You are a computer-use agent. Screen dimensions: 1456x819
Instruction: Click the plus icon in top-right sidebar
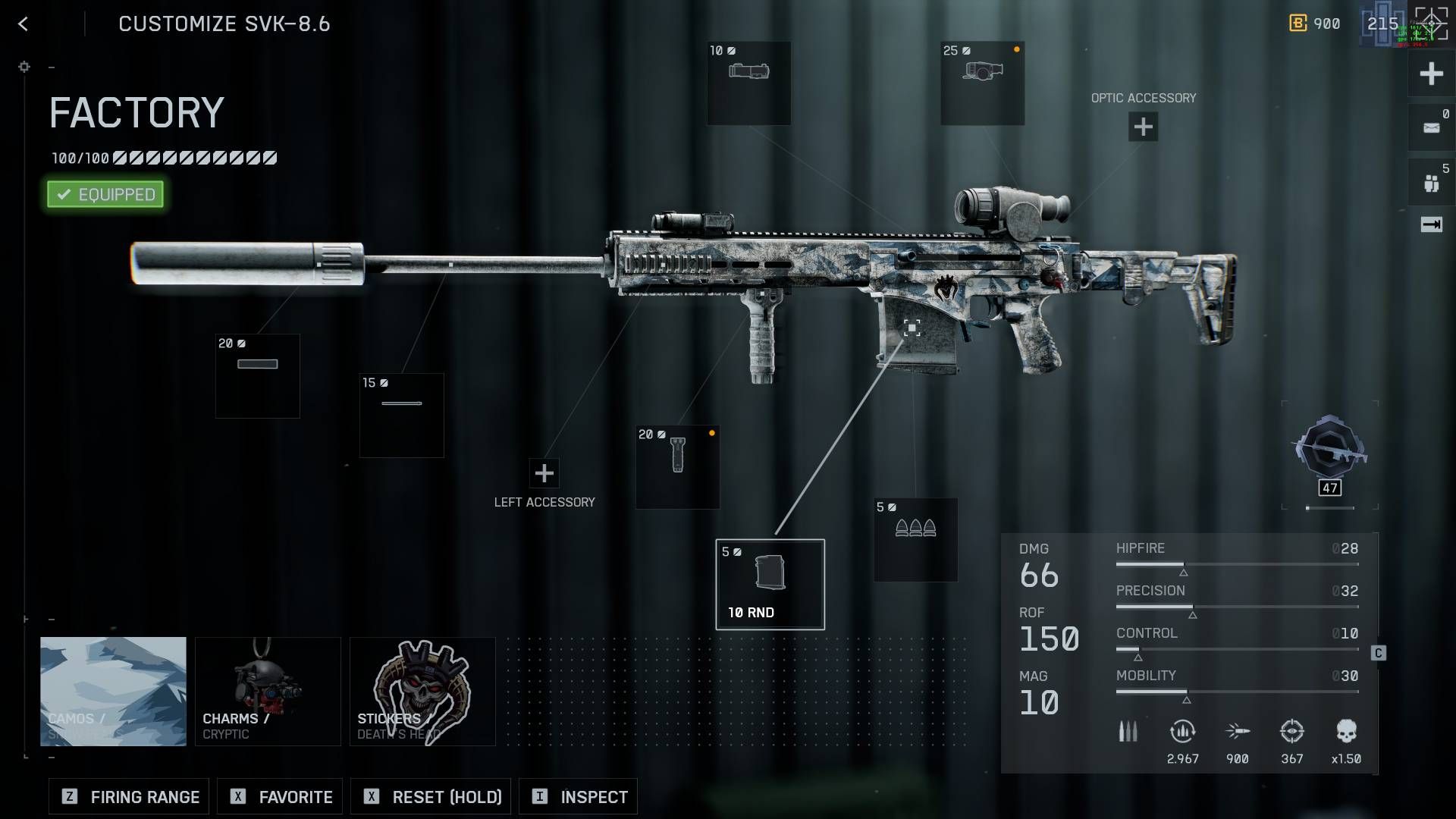(x=1431, y=74)
